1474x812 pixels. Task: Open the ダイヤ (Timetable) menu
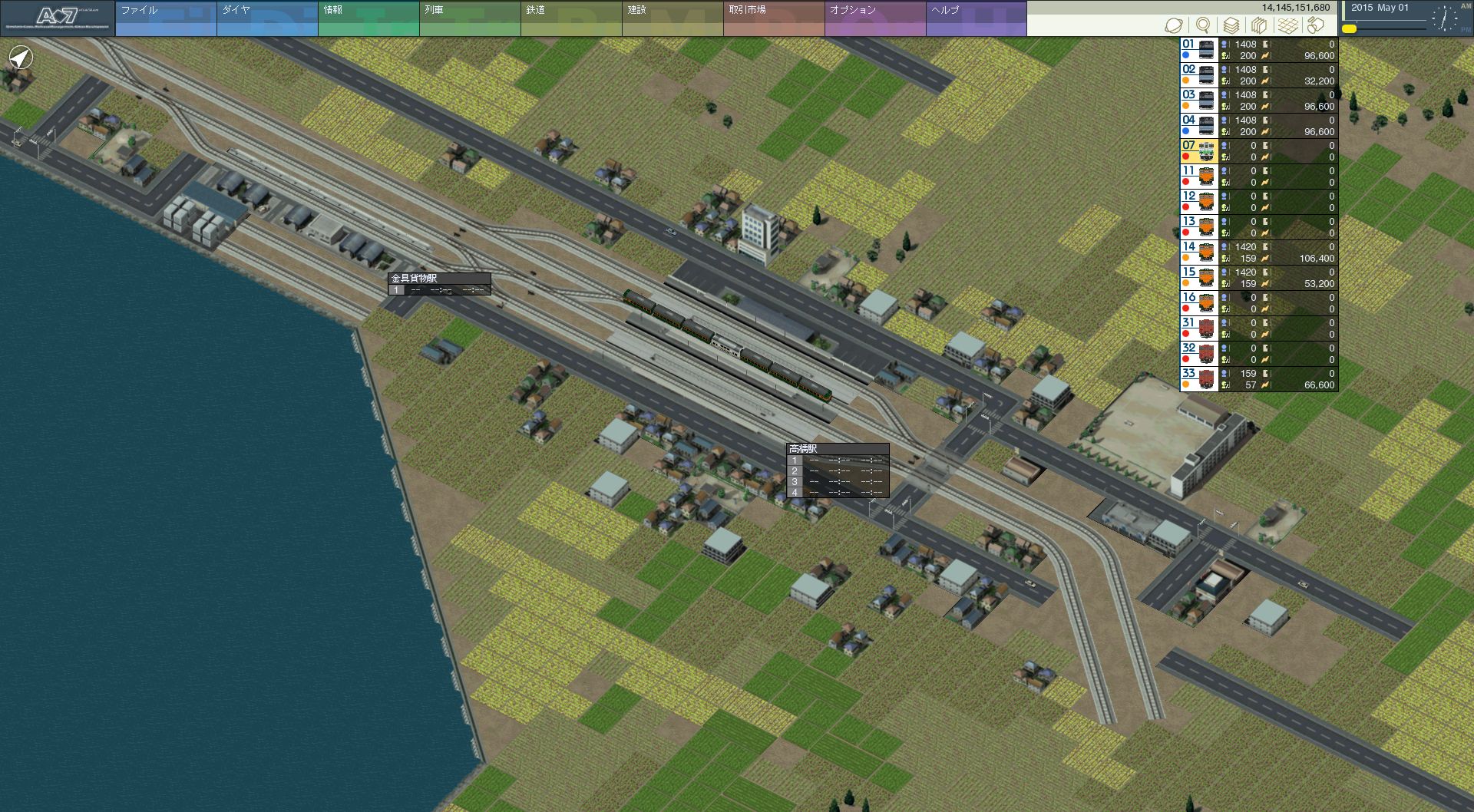(x=266, y=18)
